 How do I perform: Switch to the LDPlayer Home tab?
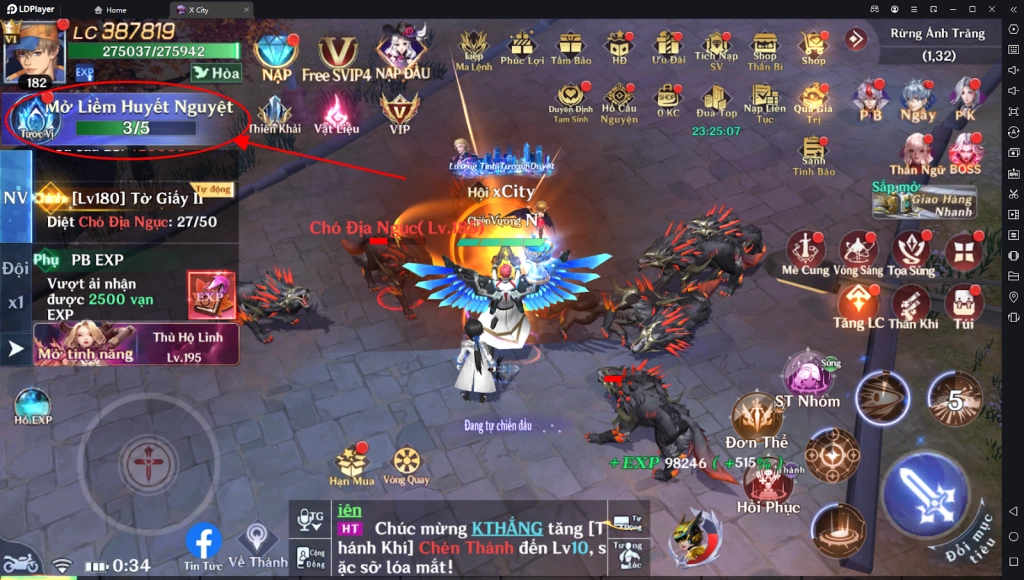111,10
